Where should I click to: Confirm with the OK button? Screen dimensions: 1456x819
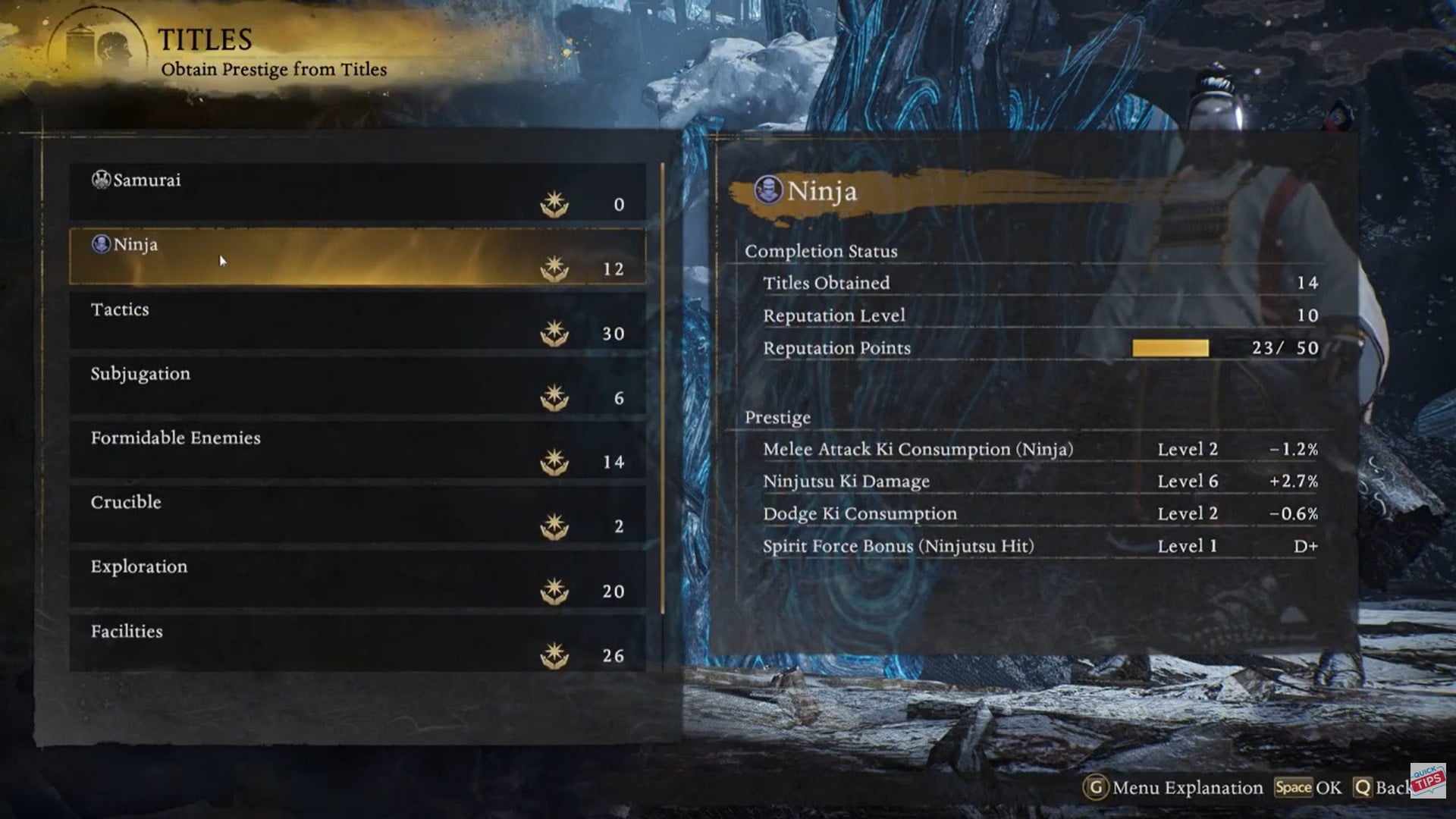pyautogui.click(x=1308, y=788)
